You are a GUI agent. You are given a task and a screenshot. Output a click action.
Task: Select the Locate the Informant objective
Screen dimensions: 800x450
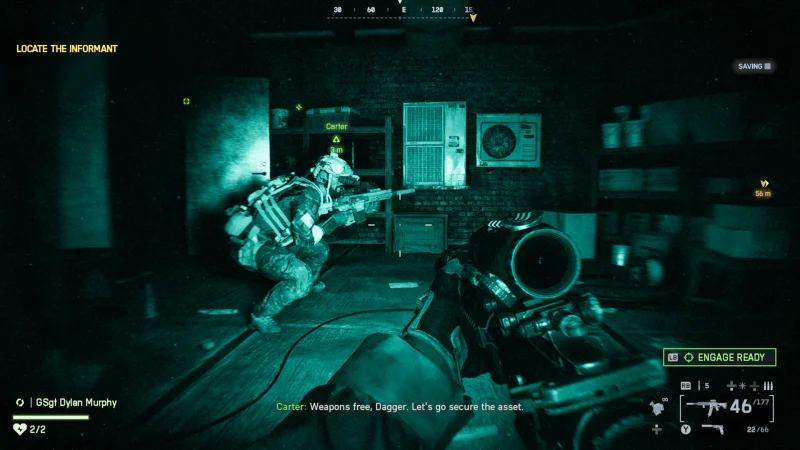click(67, 48)
